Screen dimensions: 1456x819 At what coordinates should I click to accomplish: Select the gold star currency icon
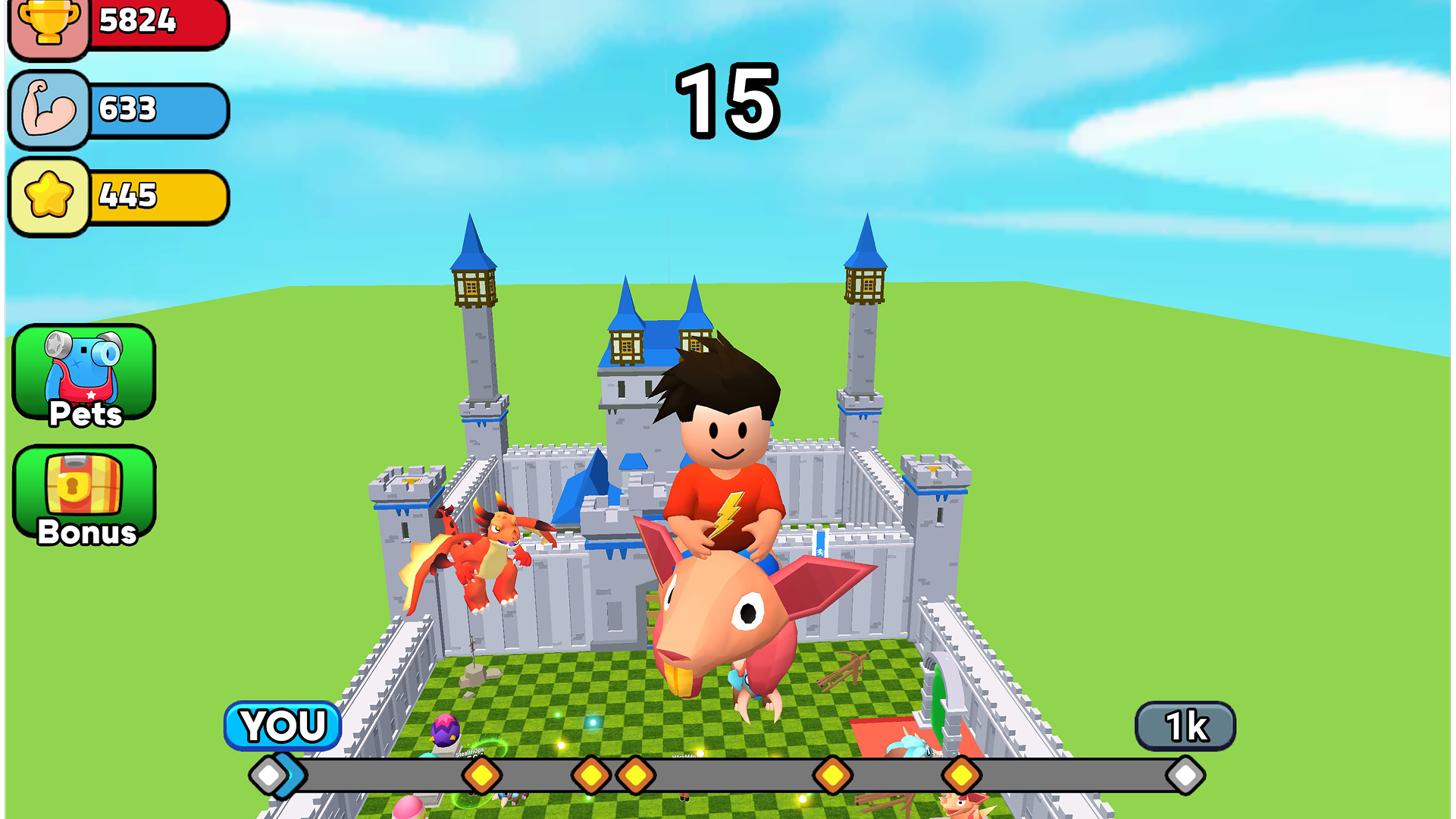click(49, 196)
